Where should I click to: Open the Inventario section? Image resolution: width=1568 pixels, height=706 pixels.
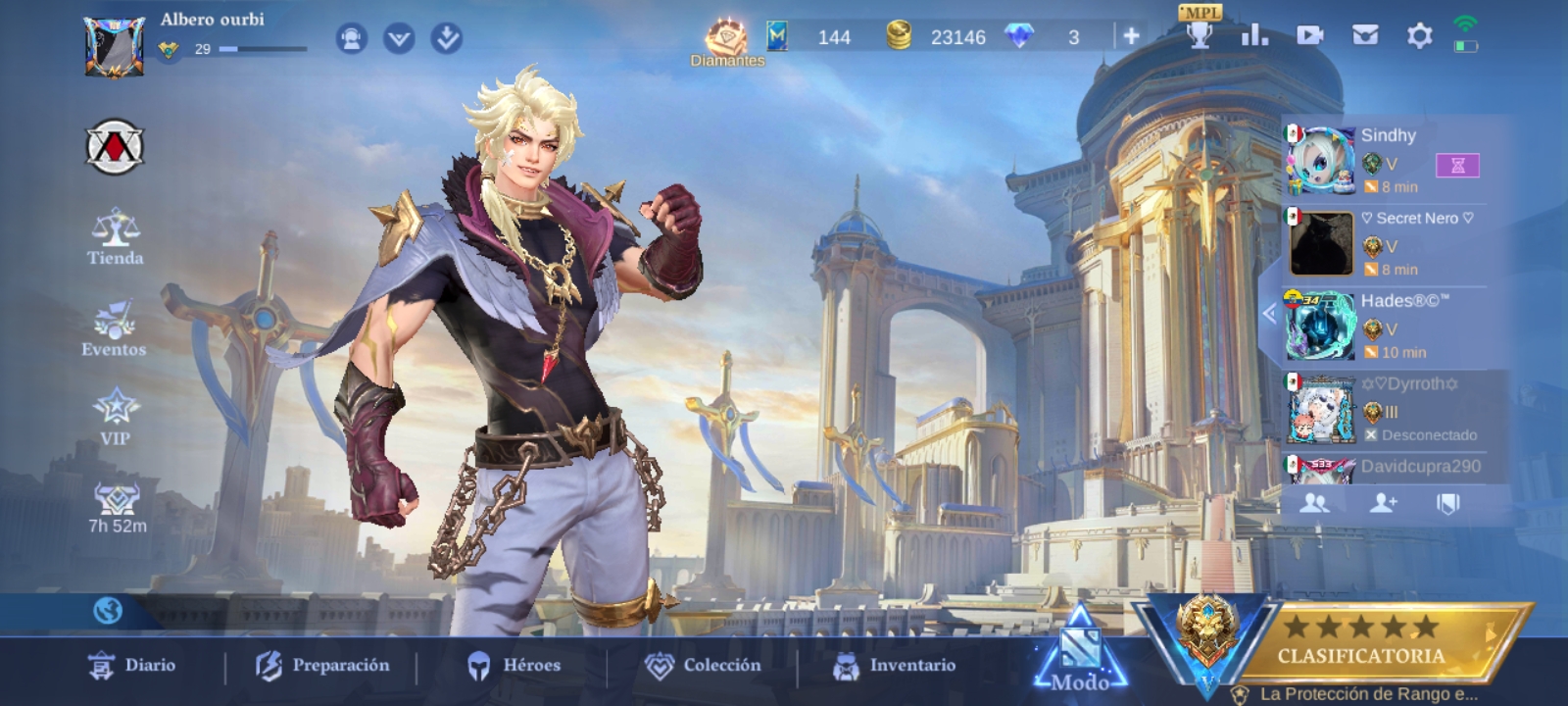click(893, 666)
